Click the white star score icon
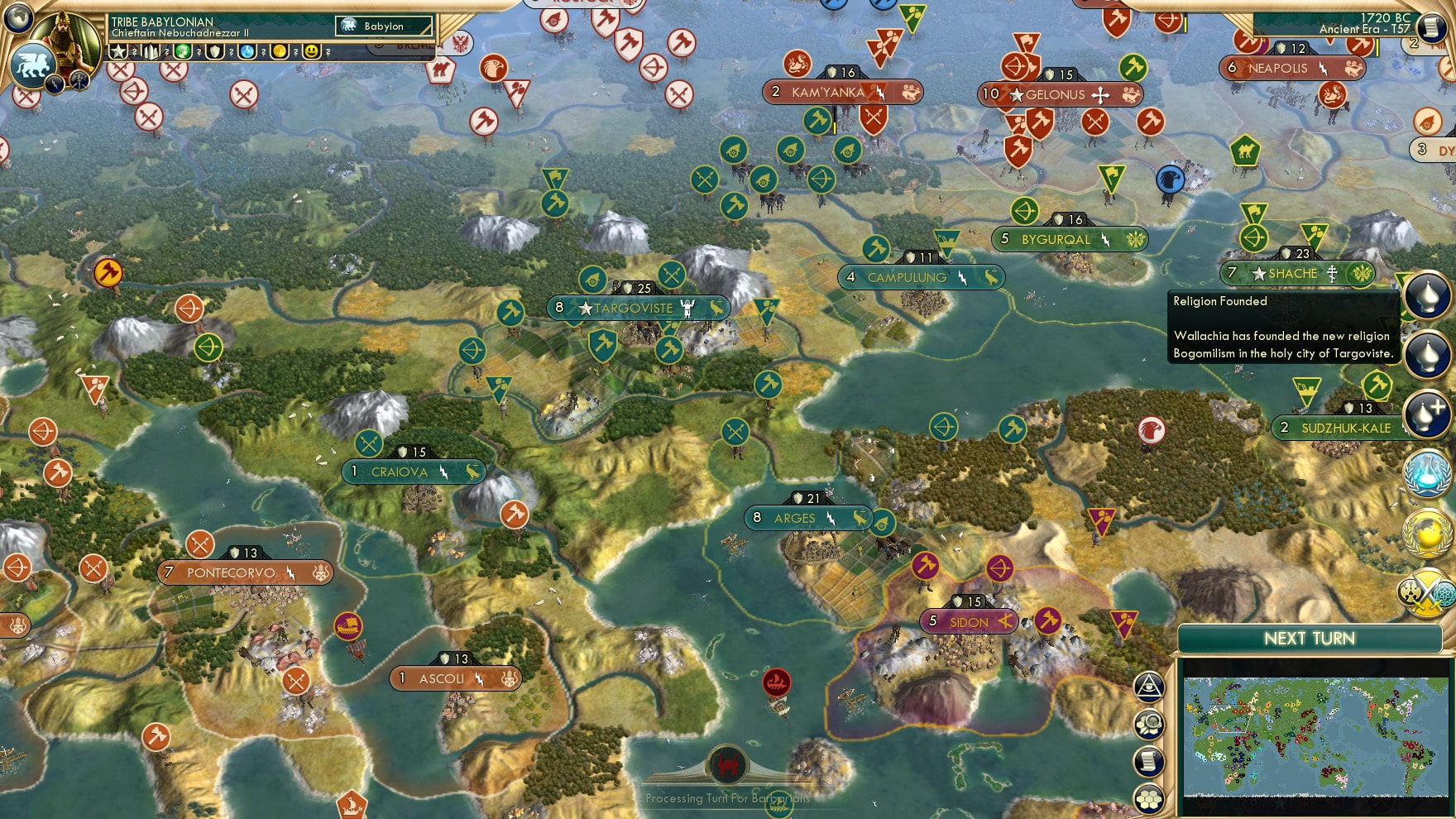The height and width of the screenshot is (819, 1456). point(118,51)
